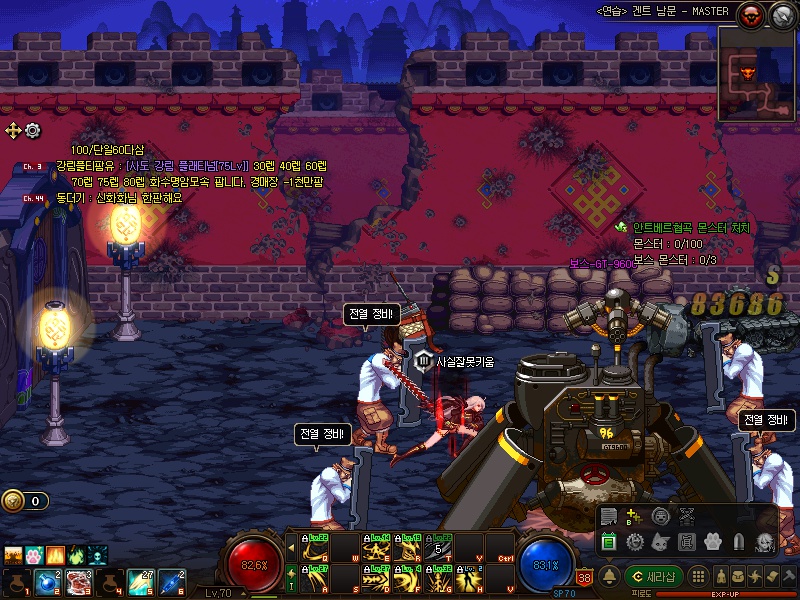Open the Cera Shop (세라샵) button
Image resolution: width=800 pixels, height=600 pixels.
click(655, 576)
